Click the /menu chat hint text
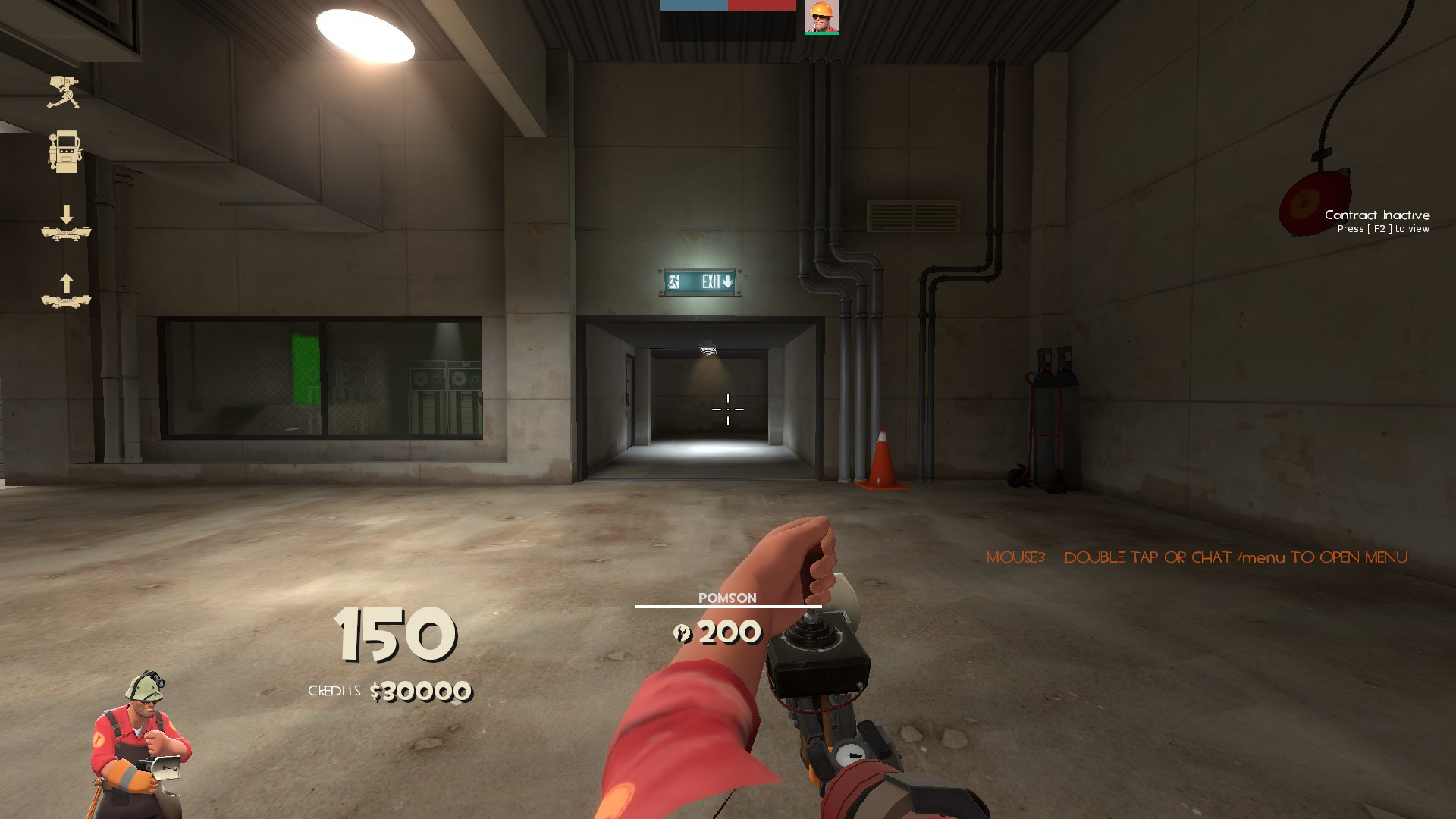The image size is (1456, 819). pyautogui.click(x=1244, y=557)
